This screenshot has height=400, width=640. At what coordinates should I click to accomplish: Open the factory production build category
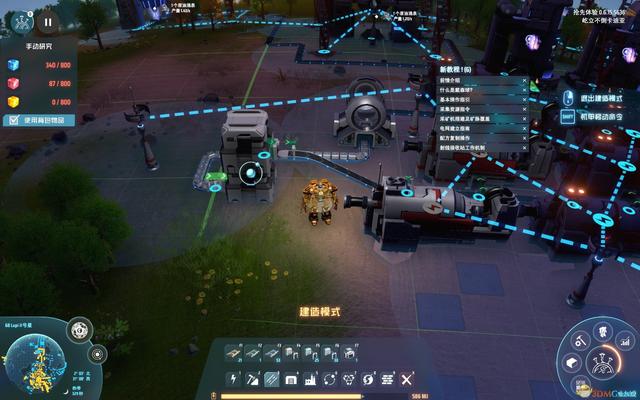310,380
